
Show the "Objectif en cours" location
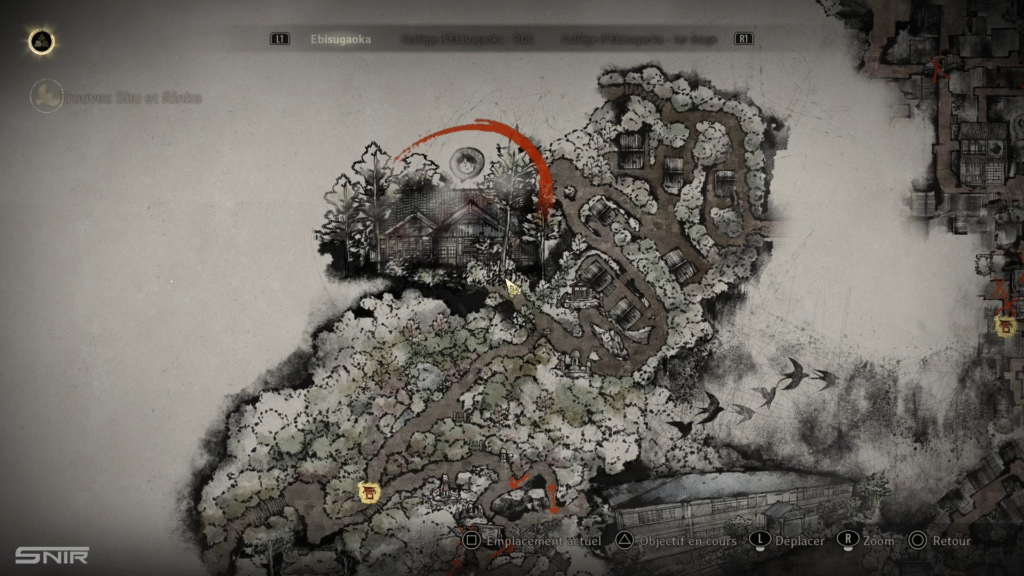(x=677, y=541)
